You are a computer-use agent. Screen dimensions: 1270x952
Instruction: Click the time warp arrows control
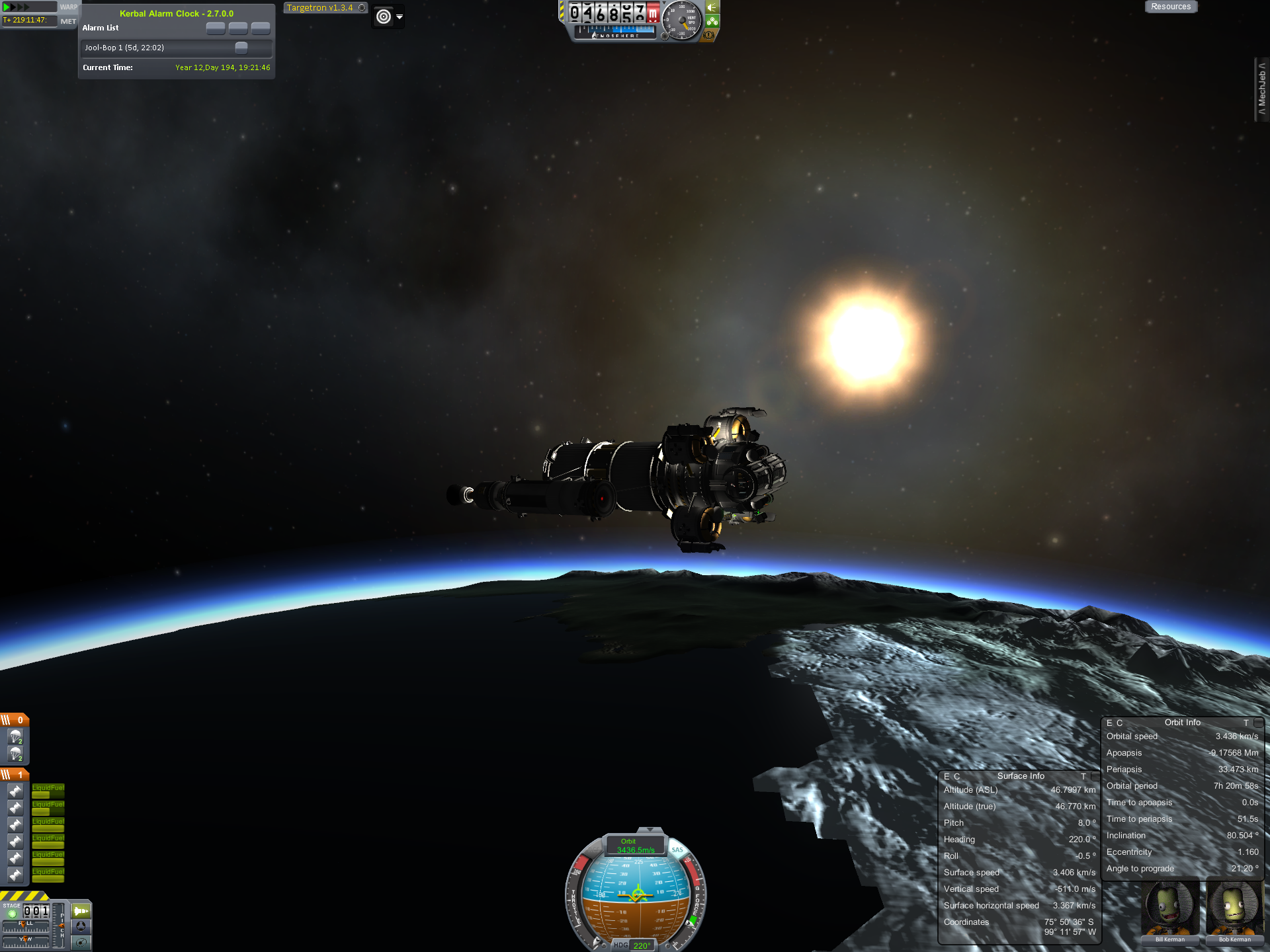(x=17, y=7)
